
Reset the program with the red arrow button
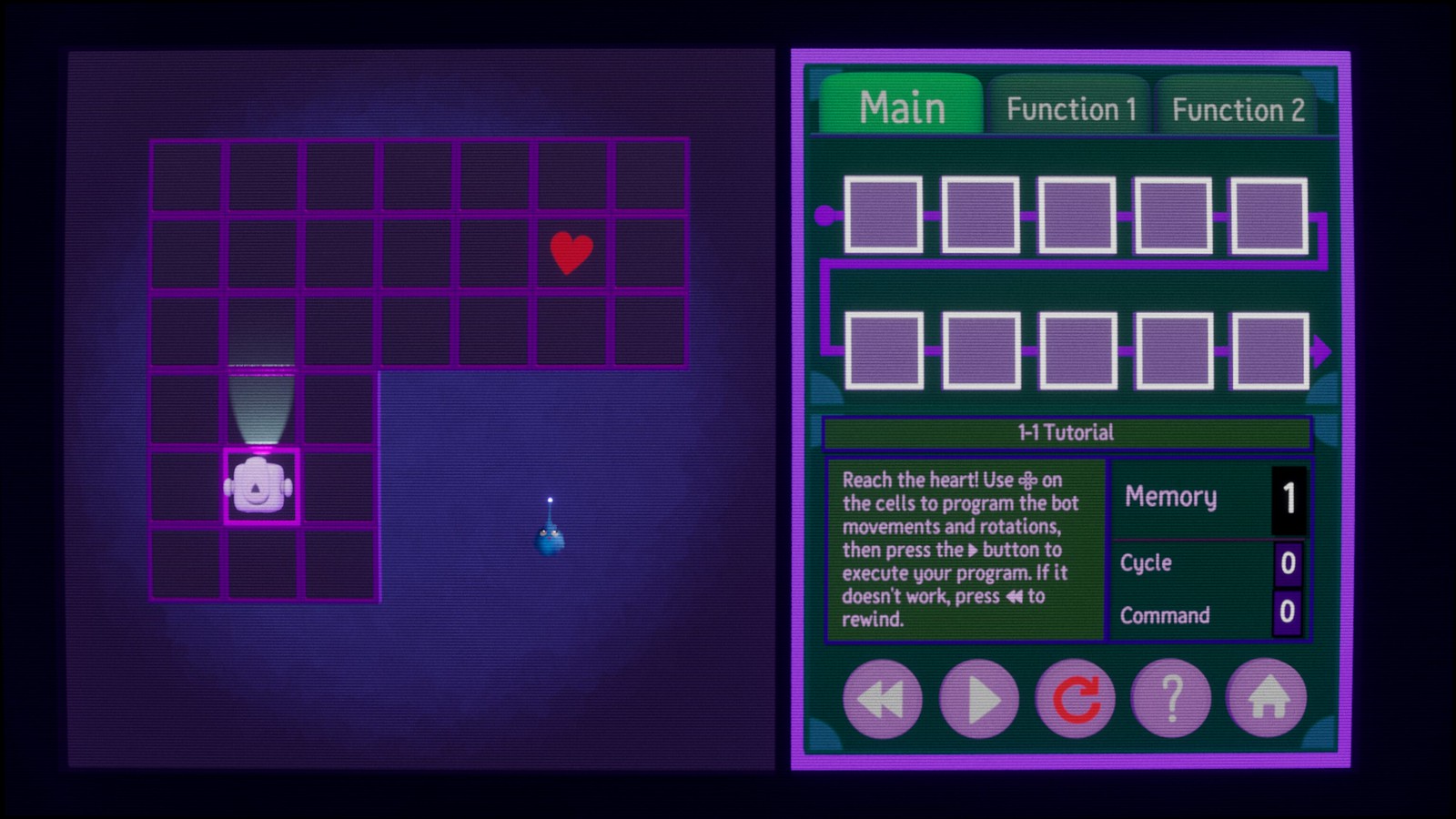click(x=1076, y=699)
